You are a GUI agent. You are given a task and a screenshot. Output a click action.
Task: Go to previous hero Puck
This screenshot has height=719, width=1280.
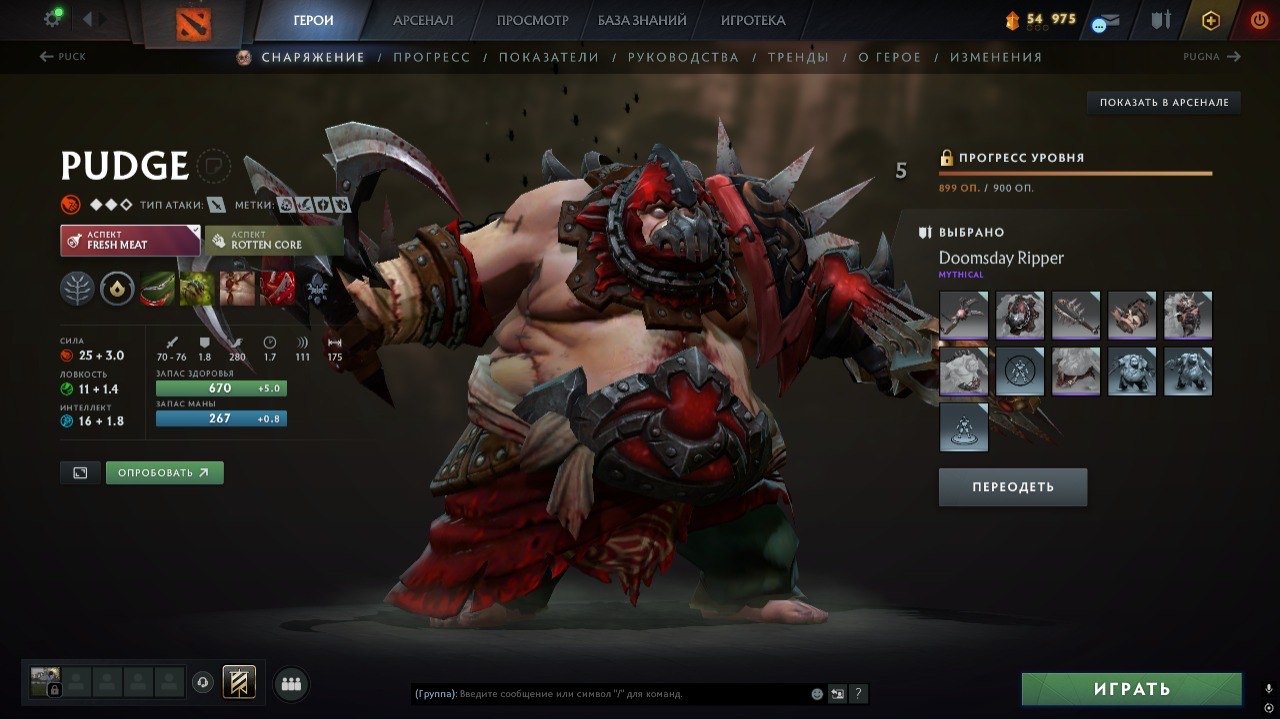click(62, 57)
